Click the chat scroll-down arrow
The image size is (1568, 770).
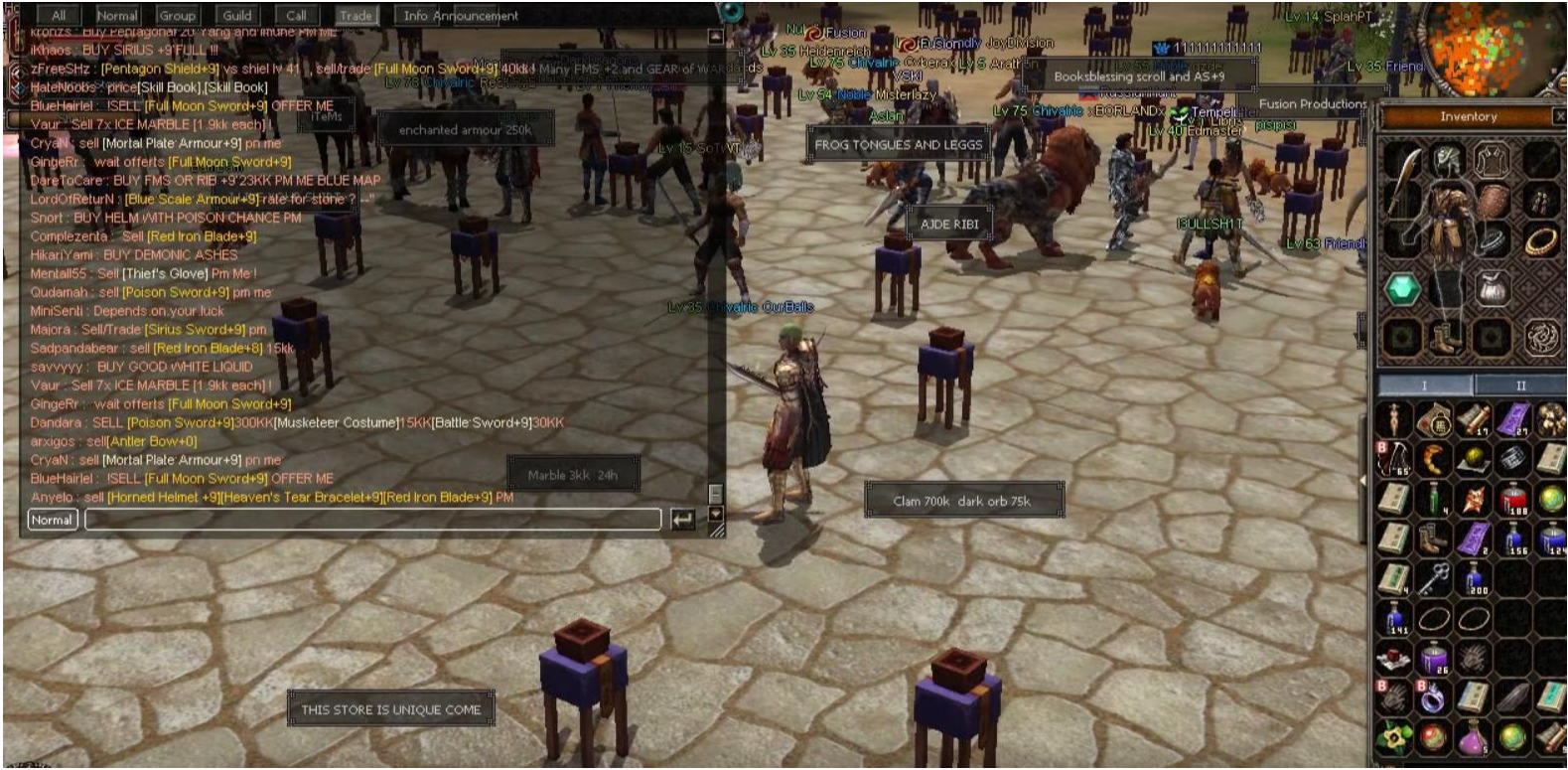tap(715, 515)
